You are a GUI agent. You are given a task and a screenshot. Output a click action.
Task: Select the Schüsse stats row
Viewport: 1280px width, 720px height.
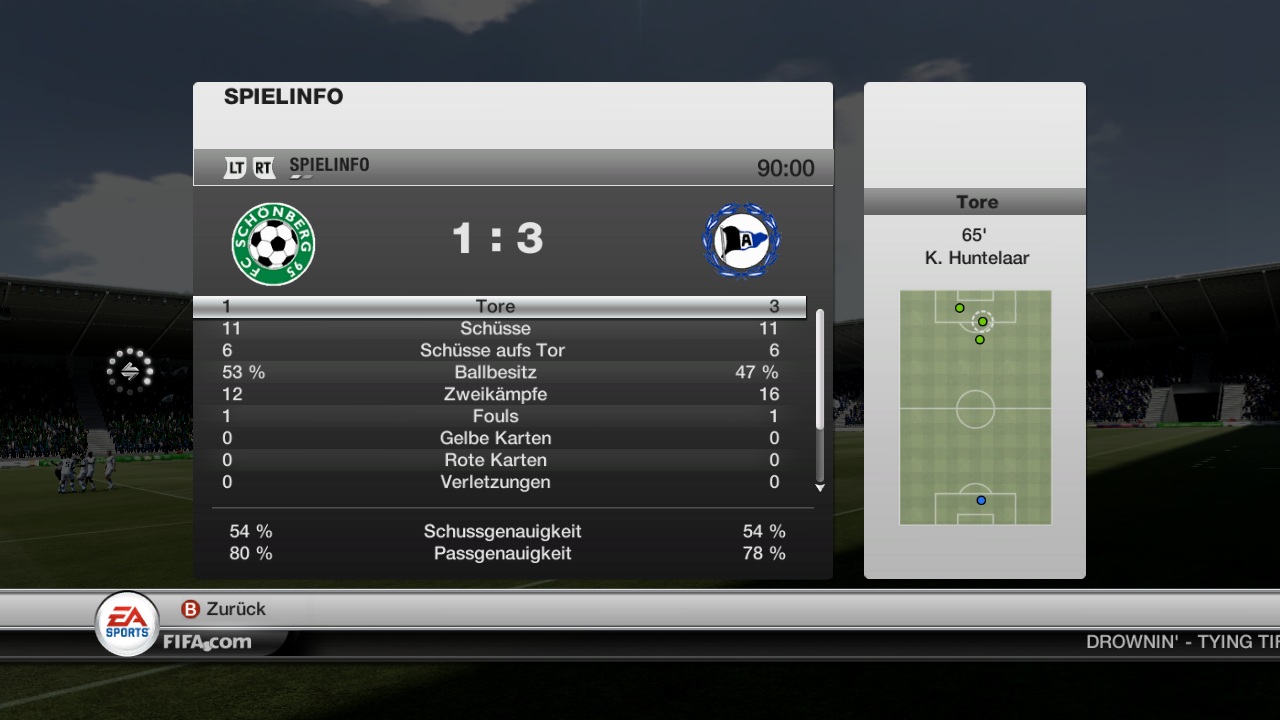tap(498, 328)
